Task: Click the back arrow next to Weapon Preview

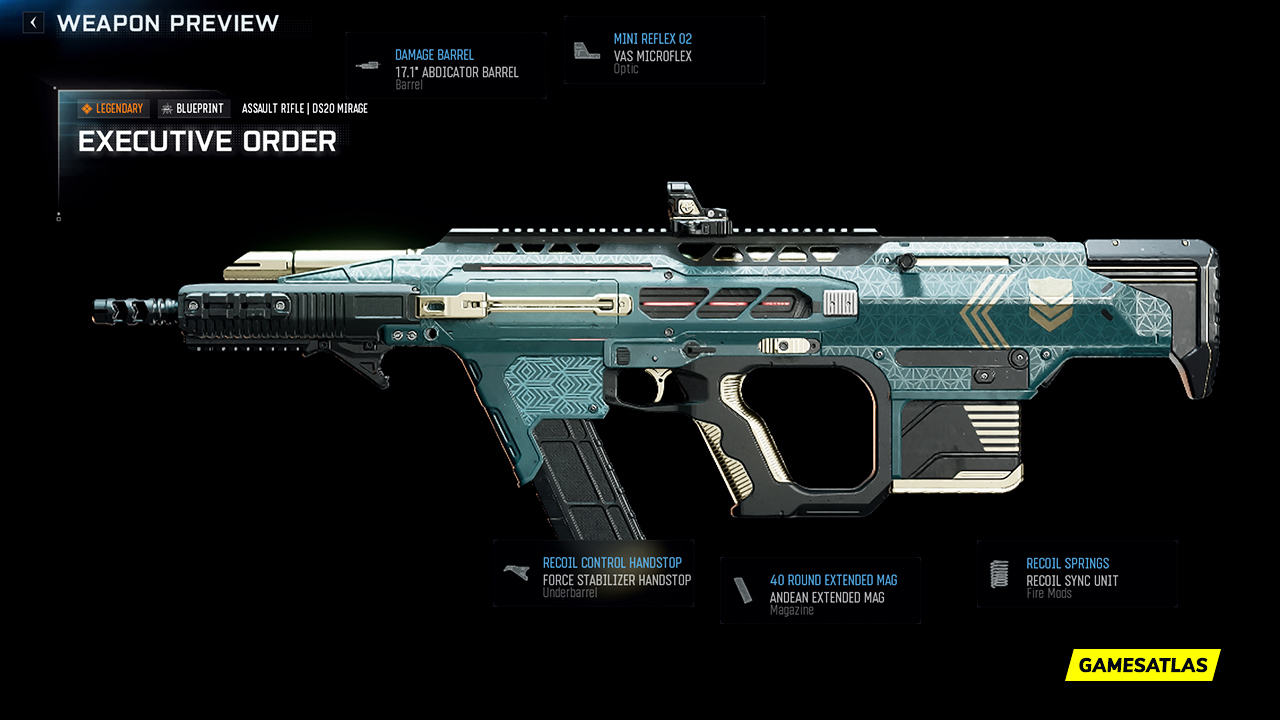Action: tap(32, 21)
